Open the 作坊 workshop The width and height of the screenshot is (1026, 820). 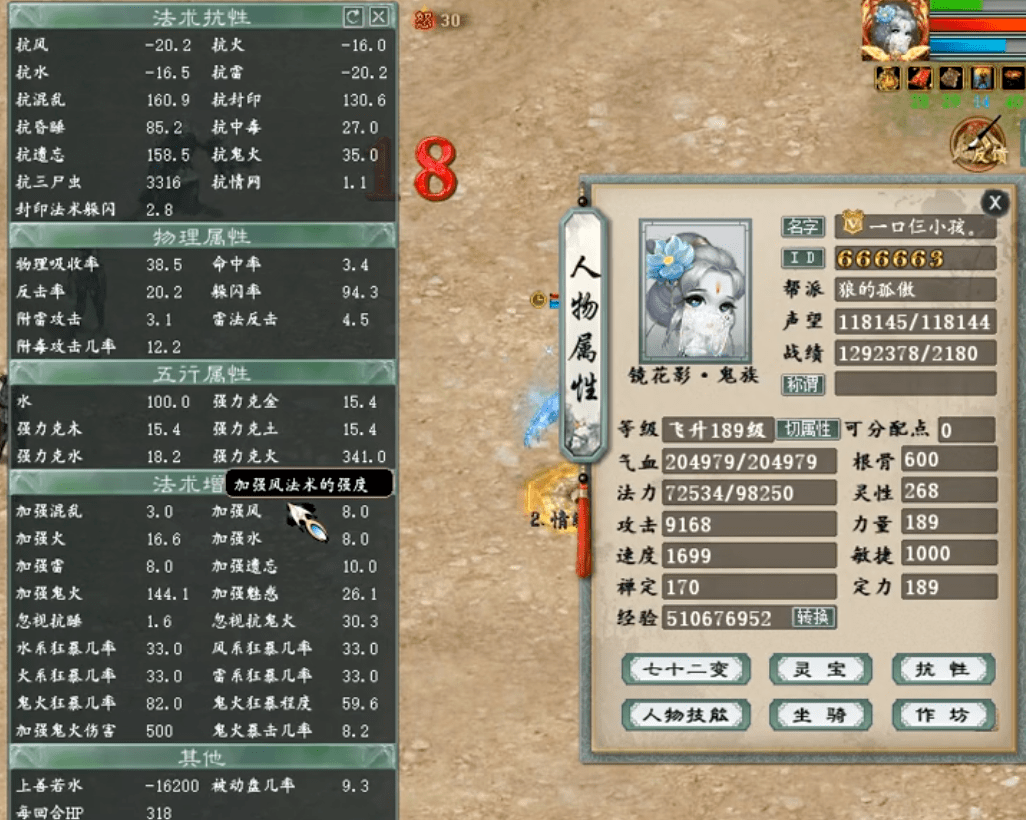tap(942, 715)
